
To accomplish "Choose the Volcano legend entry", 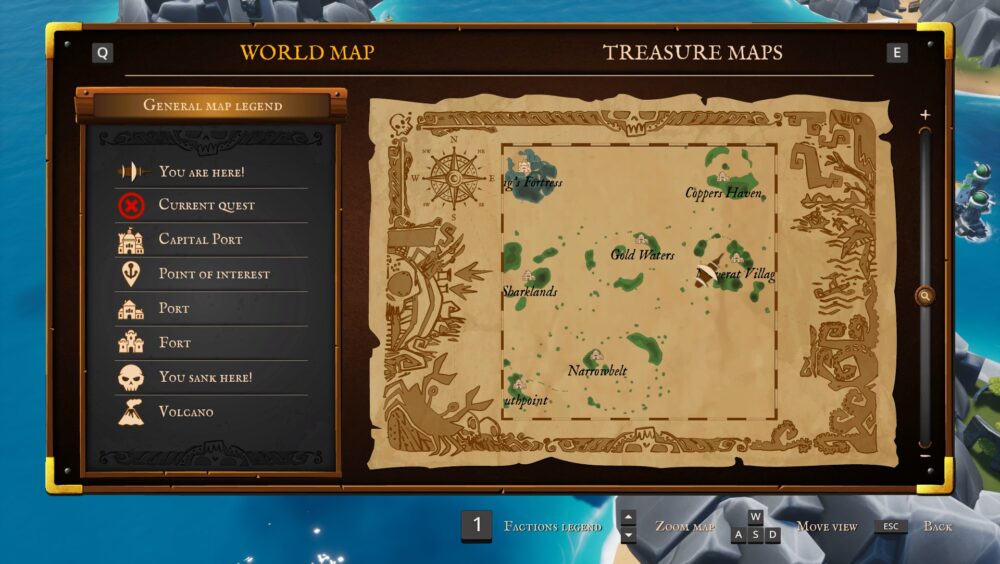I will 186,412.
